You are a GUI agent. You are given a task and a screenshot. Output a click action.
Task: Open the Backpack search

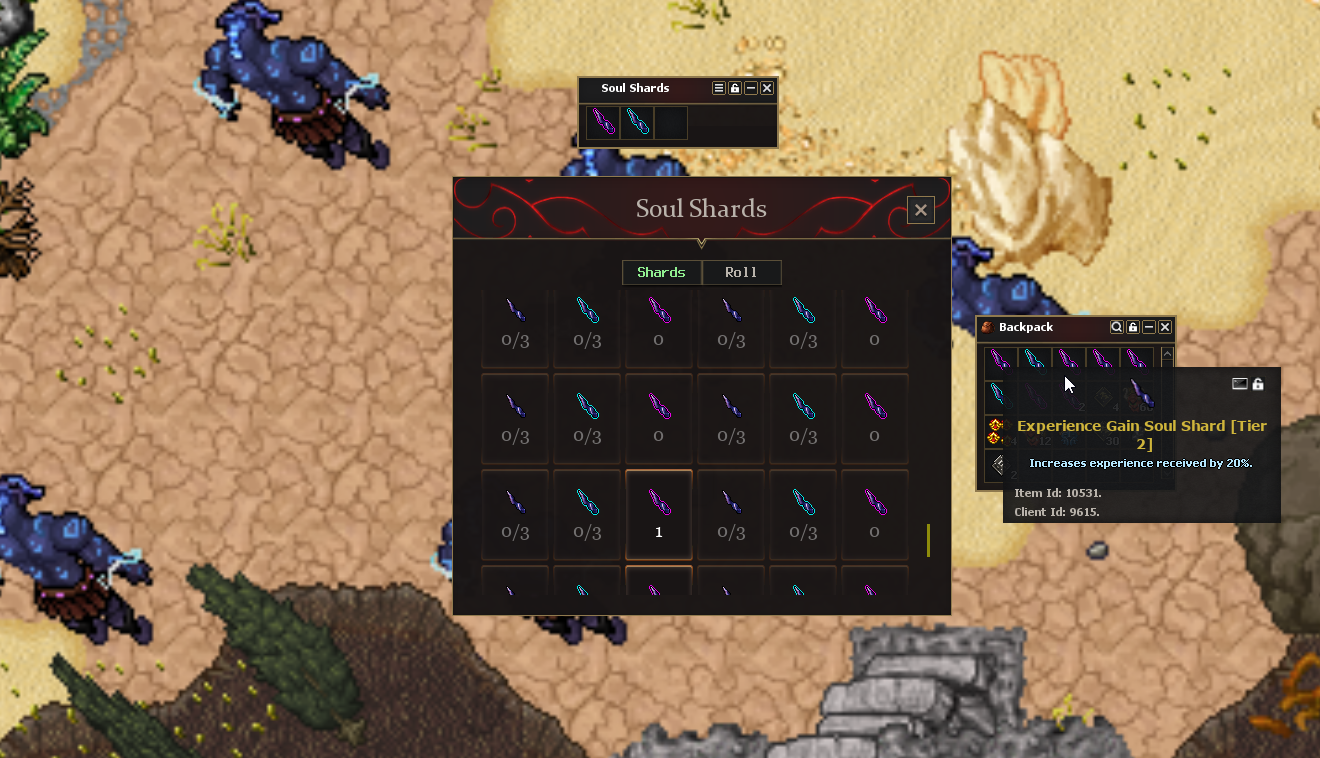coord(1117,327)
